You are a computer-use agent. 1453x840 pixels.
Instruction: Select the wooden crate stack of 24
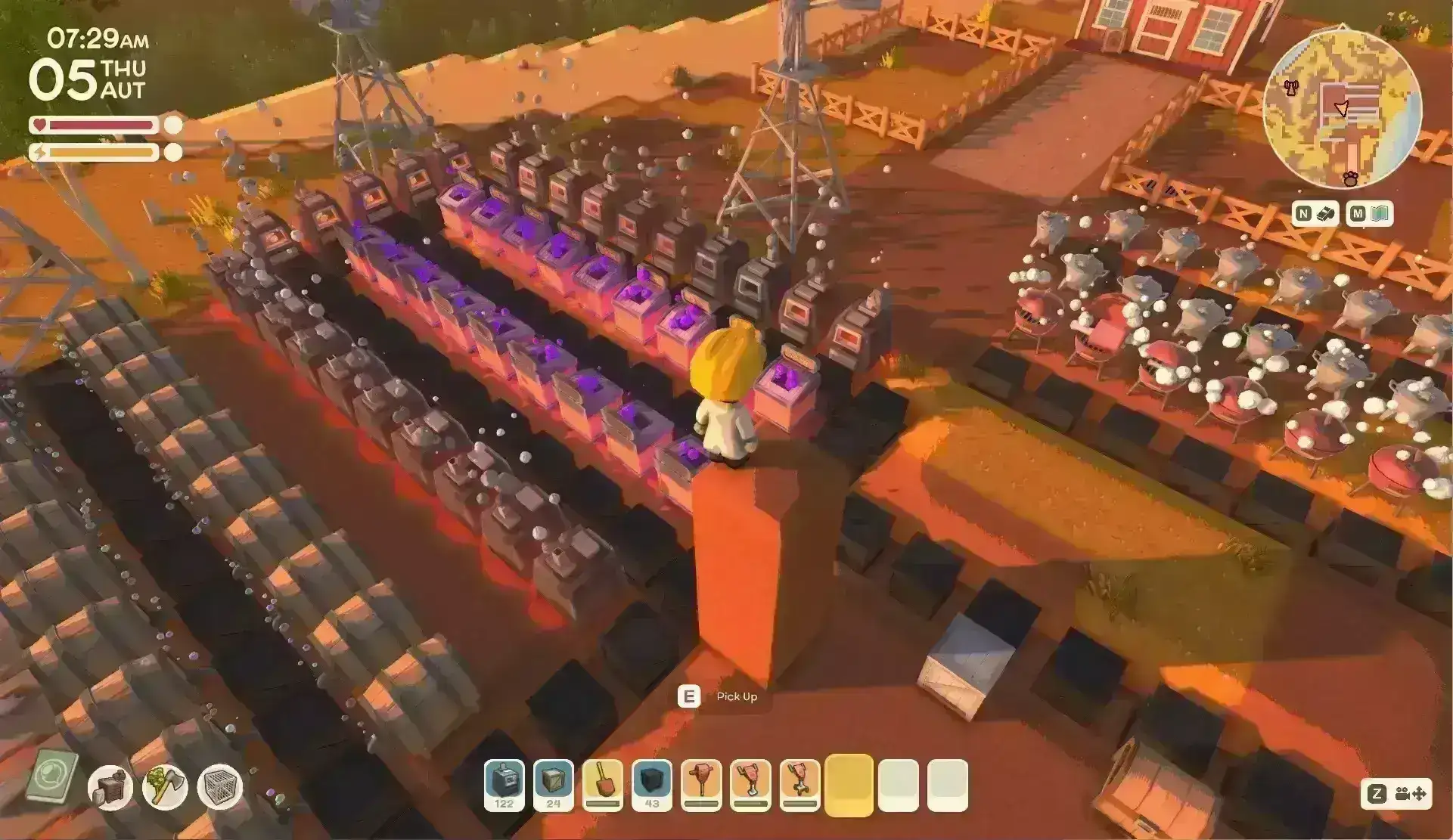point(553,785)
